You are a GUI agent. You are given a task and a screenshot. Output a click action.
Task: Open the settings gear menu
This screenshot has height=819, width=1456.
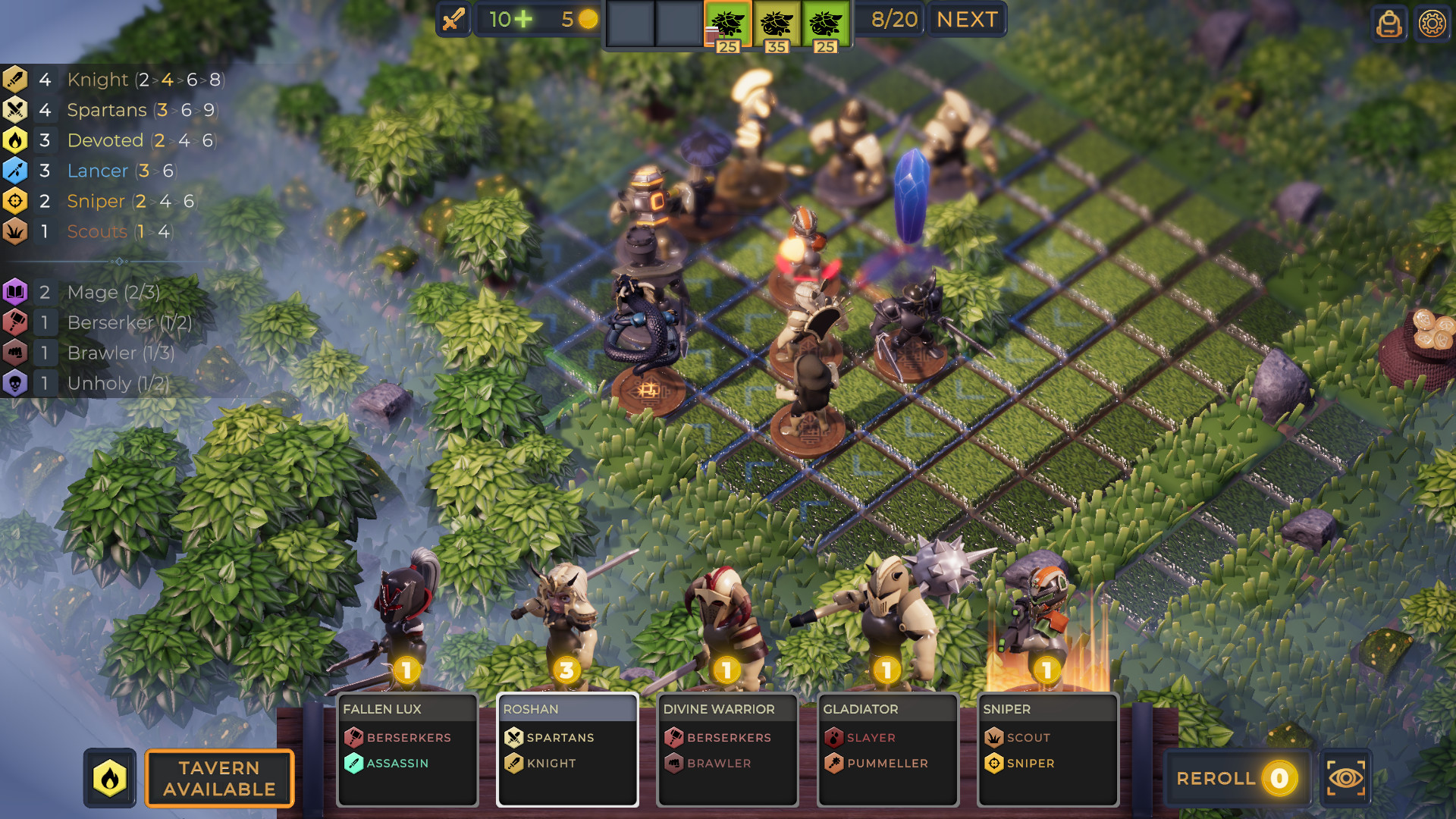pyautogui.click(x=1432, y=24)
